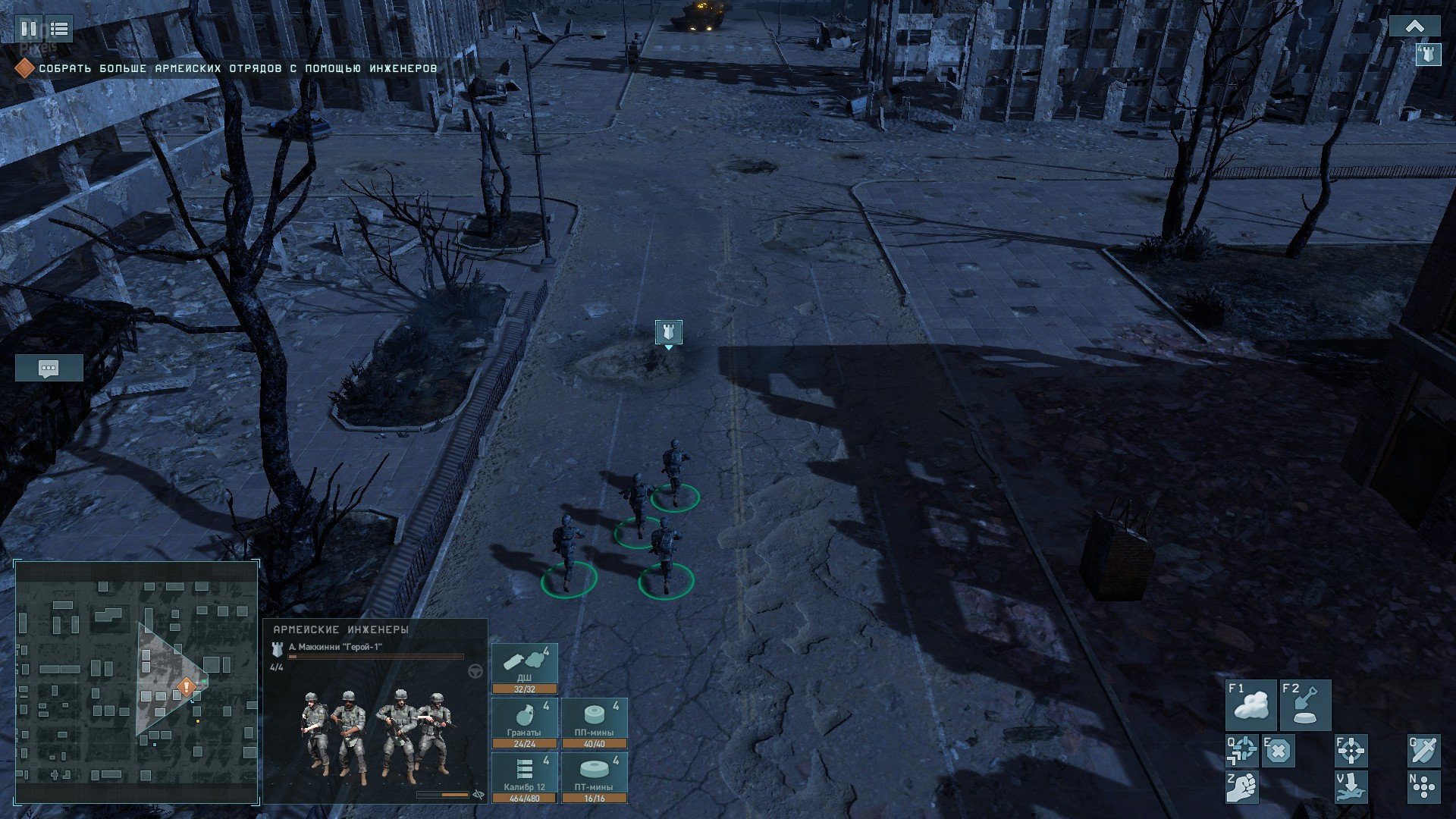Toggle the go-prone stance command
The height and width of the screenshot is (819, 1456).
pos(1351,787)
